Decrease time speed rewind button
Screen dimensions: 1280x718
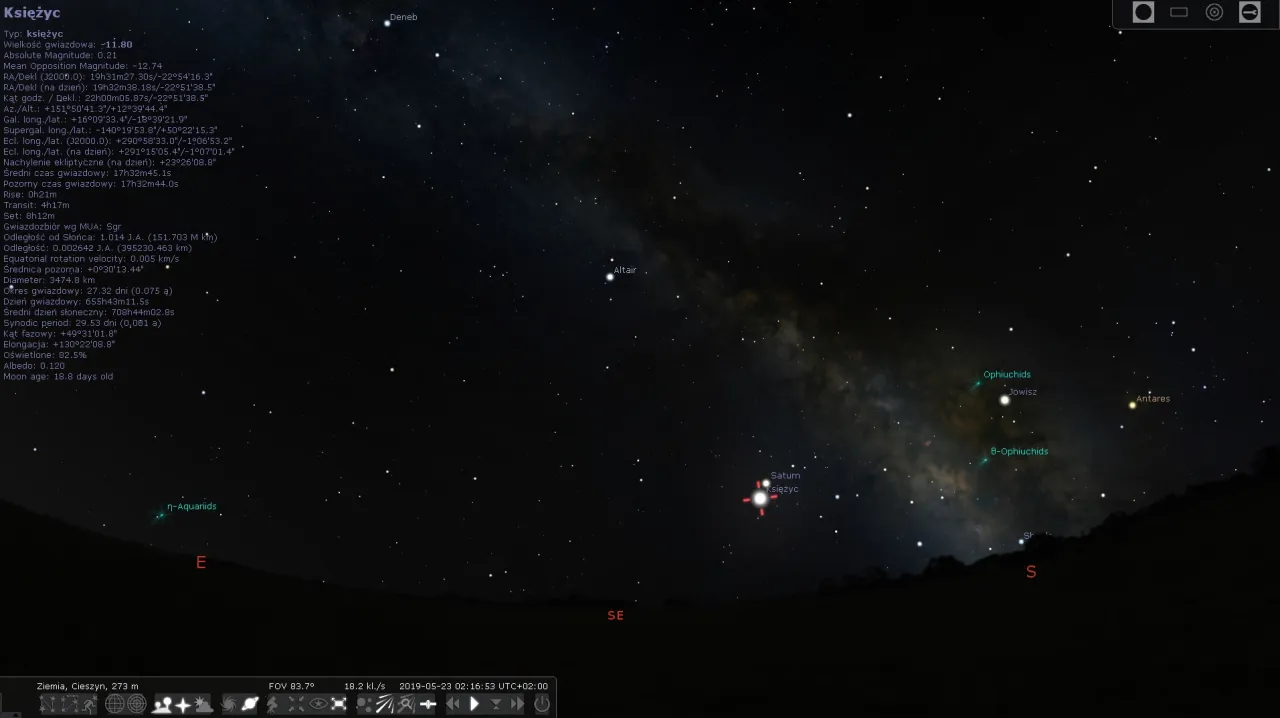pyautogui.click(x=453, y=704)
